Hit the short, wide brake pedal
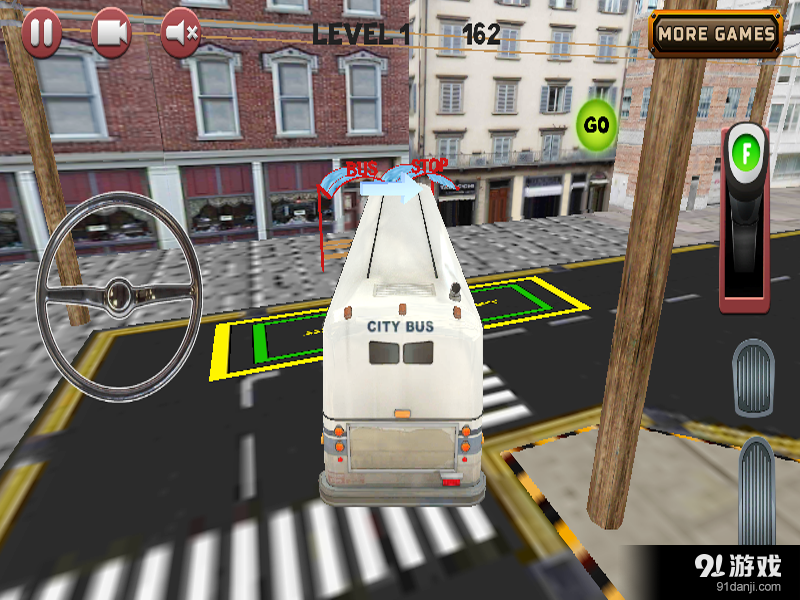Viewport: 800px width, 600px height. [x=753, y=378]
